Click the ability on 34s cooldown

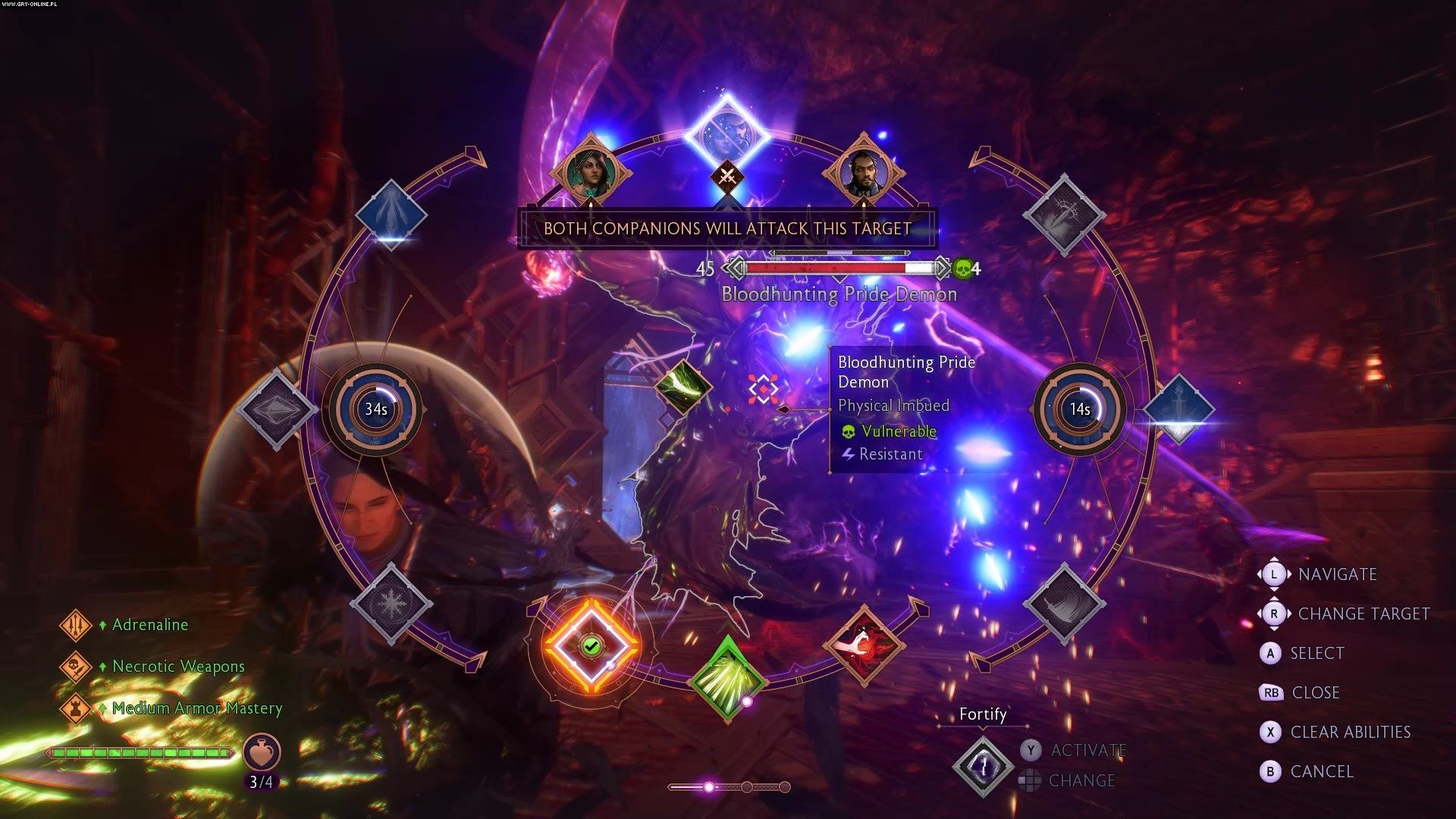(376, 409)
